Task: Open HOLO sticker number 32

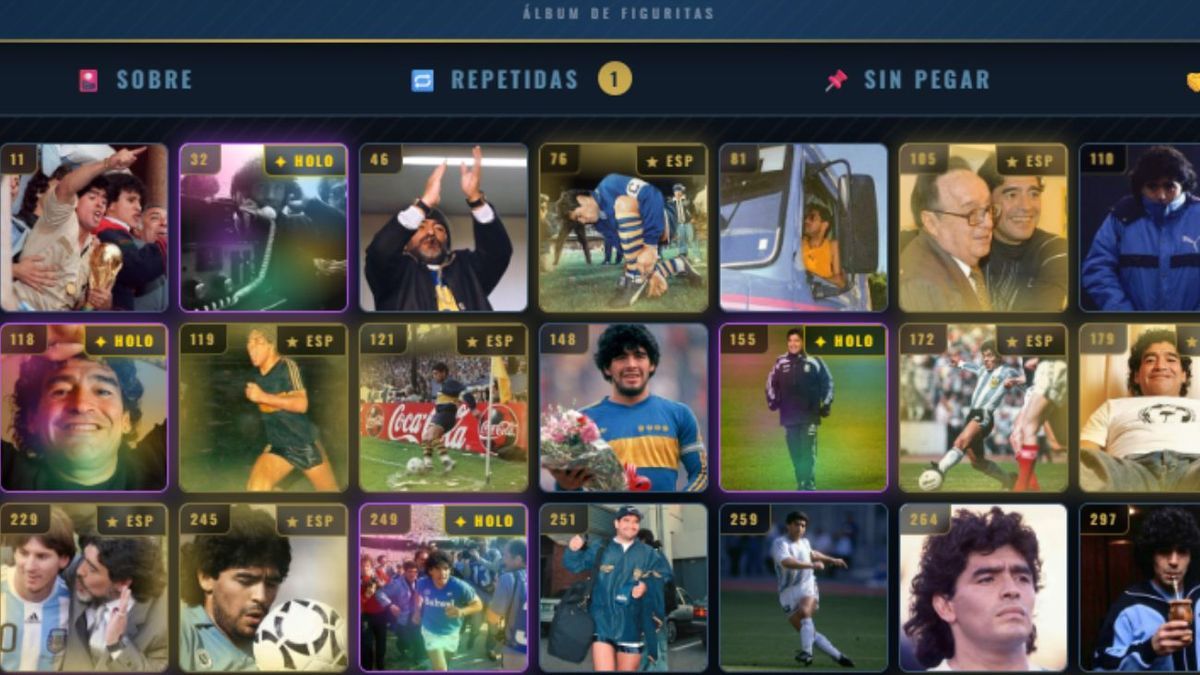Action: coord(264,228)
